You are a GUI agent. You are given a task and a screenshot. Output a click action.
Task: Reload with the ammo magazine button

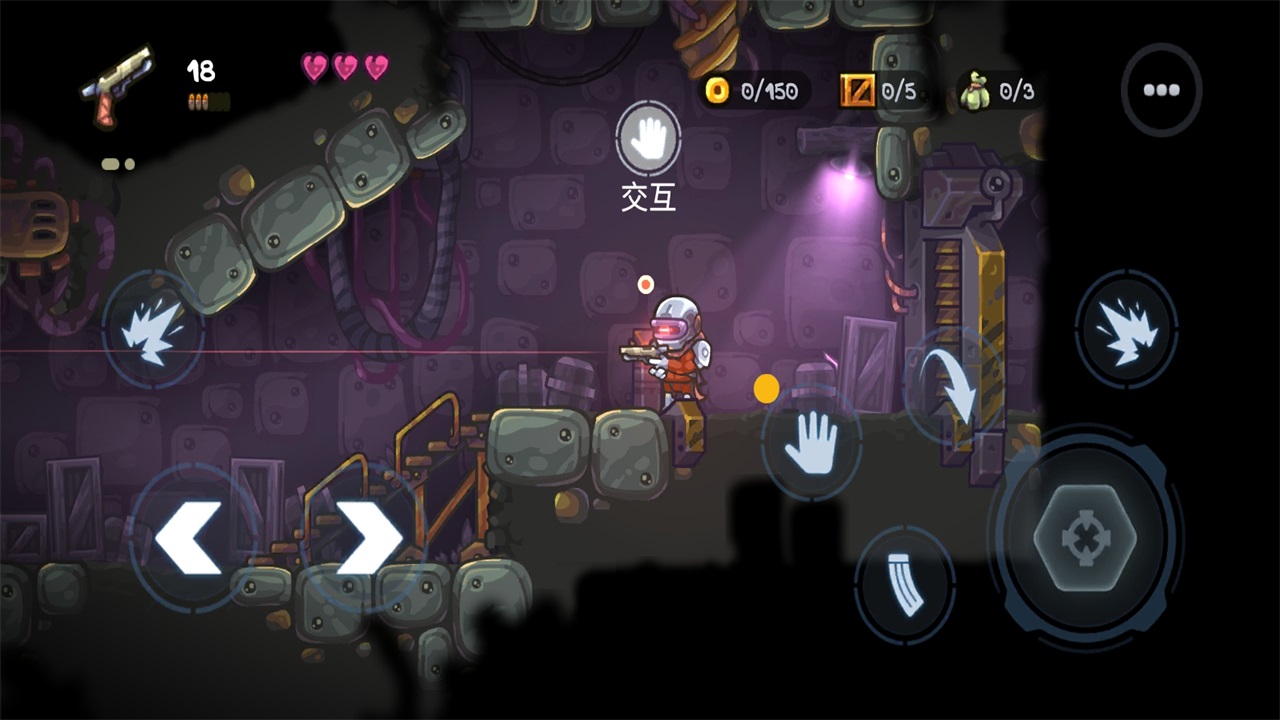[x=905, y=585]
